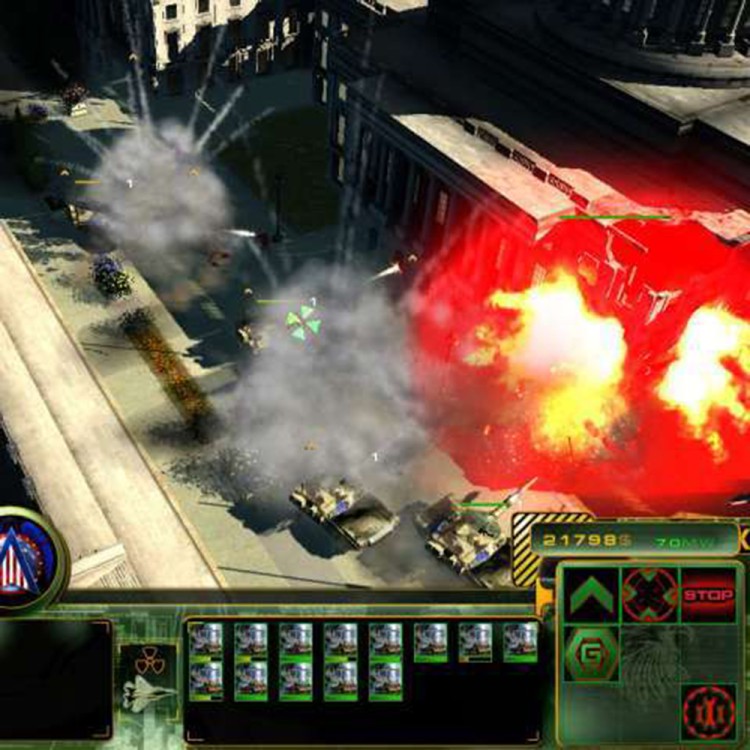
Task: Open the radiation trefoil icon
Action: pyautogui.click(x=149, y=660)
